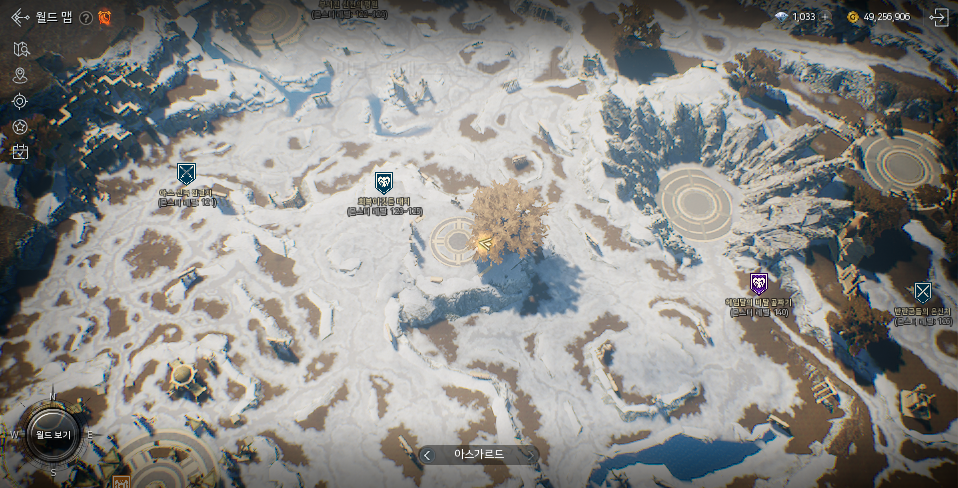958x488 pixels.
Task: Select the beast-head marker for level 123-125 zone
Action: (x=383, y=181)
